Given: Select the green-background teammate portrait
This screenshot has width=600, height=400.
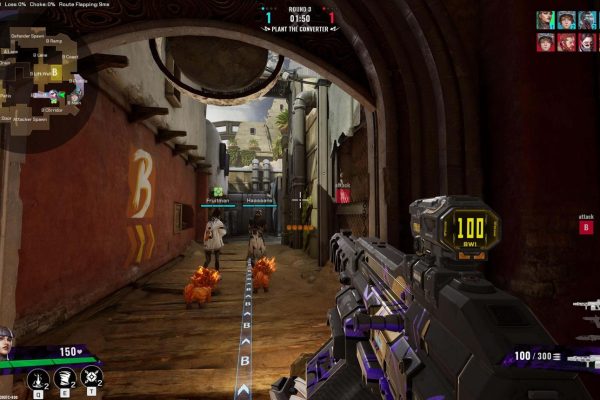Looking at the screenshot, I should click(x=545, y=19).
